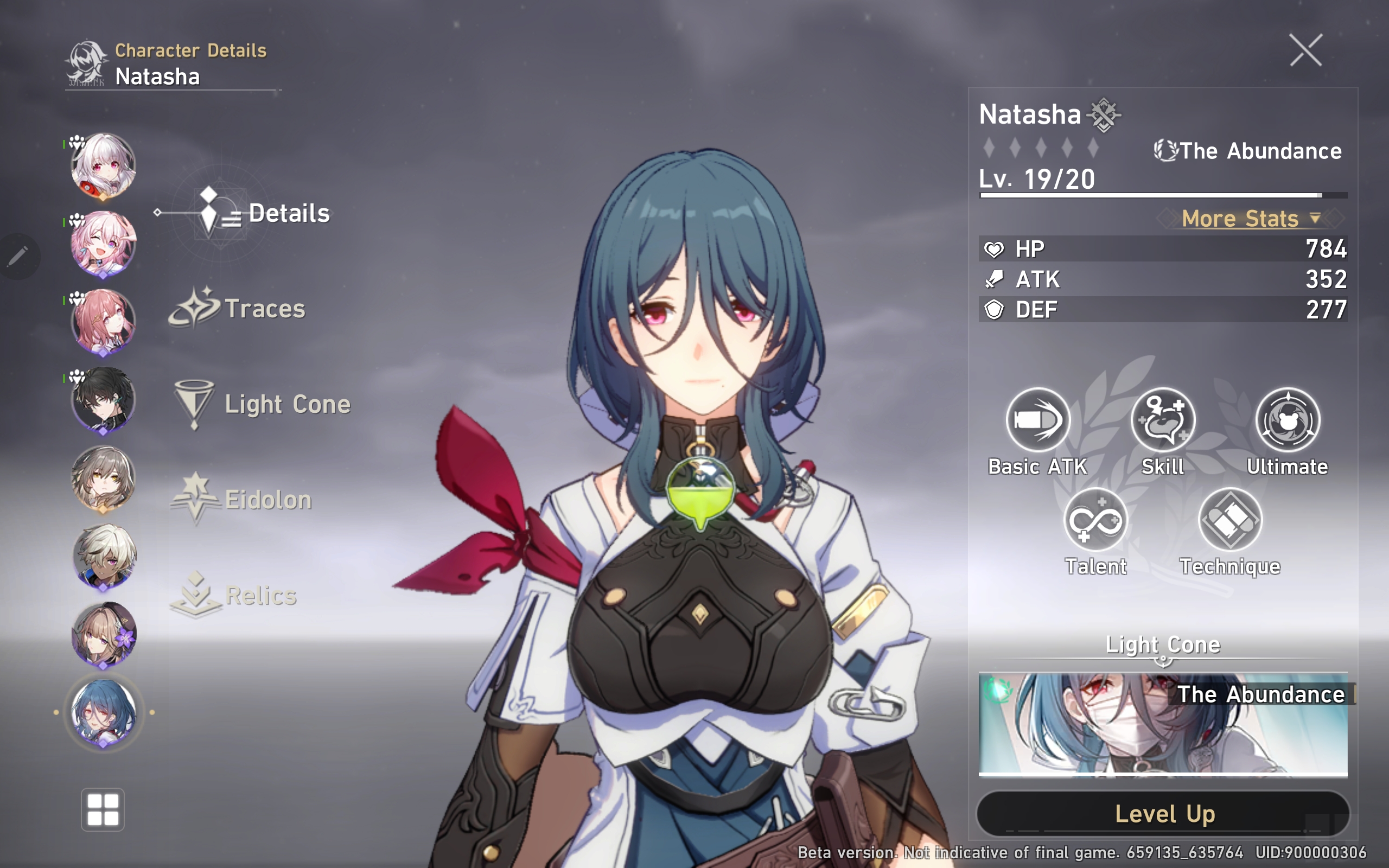Image resolution: width=1389 pixels, height=868 pixels.
Task: Open the Light Cone section
Action: 287,404
